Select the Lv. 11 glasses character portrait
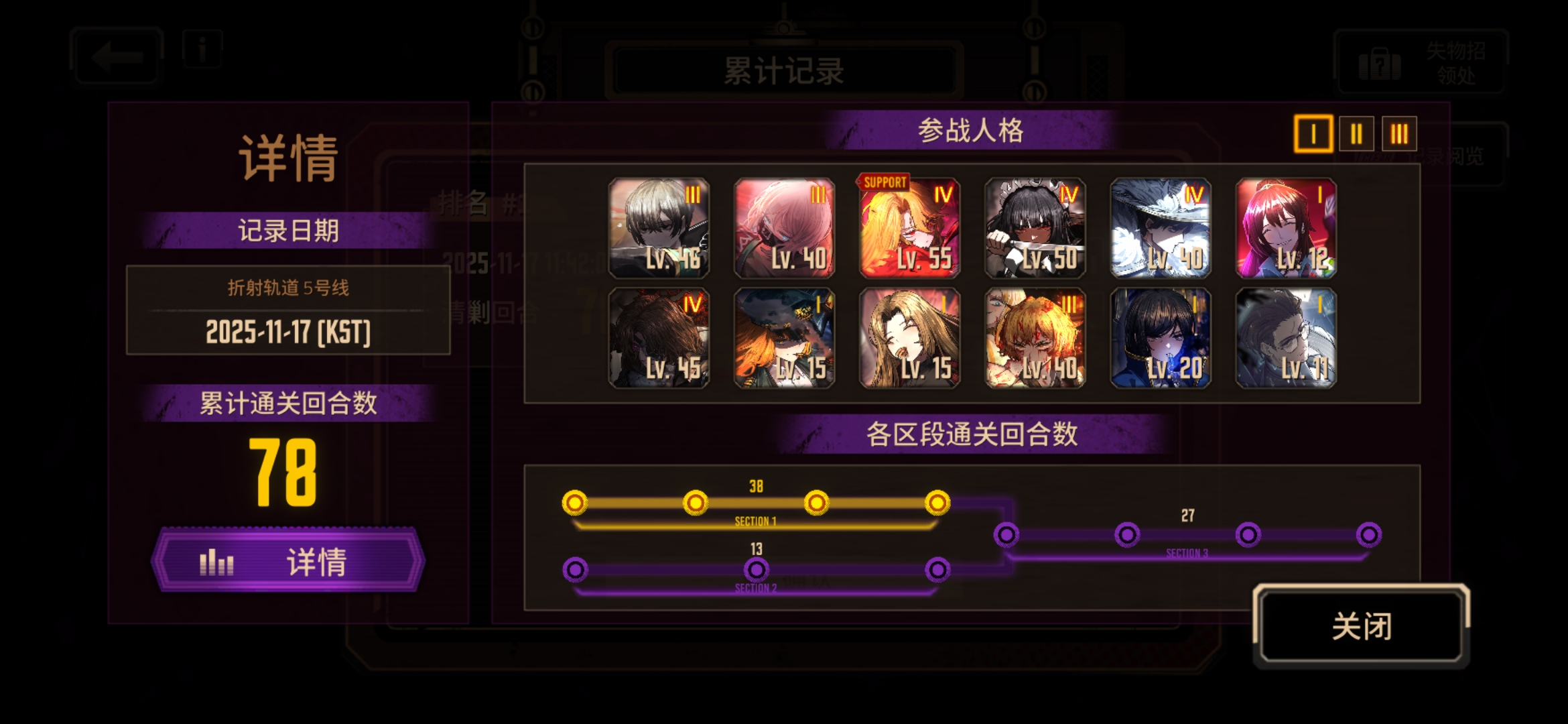The width and height of the screenshot is (1568, 724). pos(1285,339)
